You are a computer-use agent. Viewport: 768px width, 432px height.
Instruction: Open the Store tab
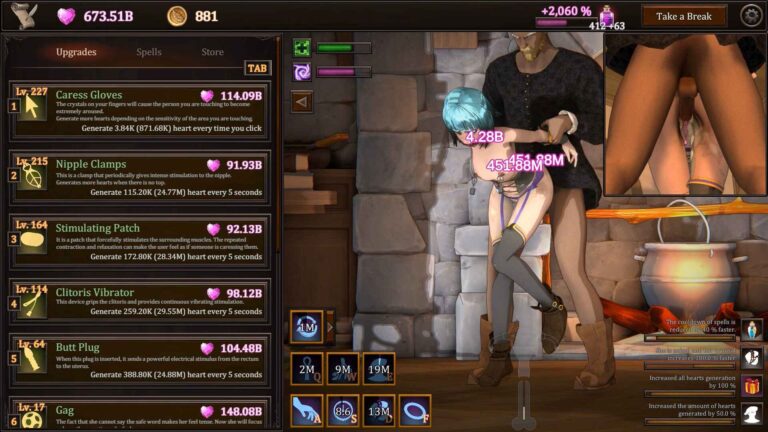(212, 52)
